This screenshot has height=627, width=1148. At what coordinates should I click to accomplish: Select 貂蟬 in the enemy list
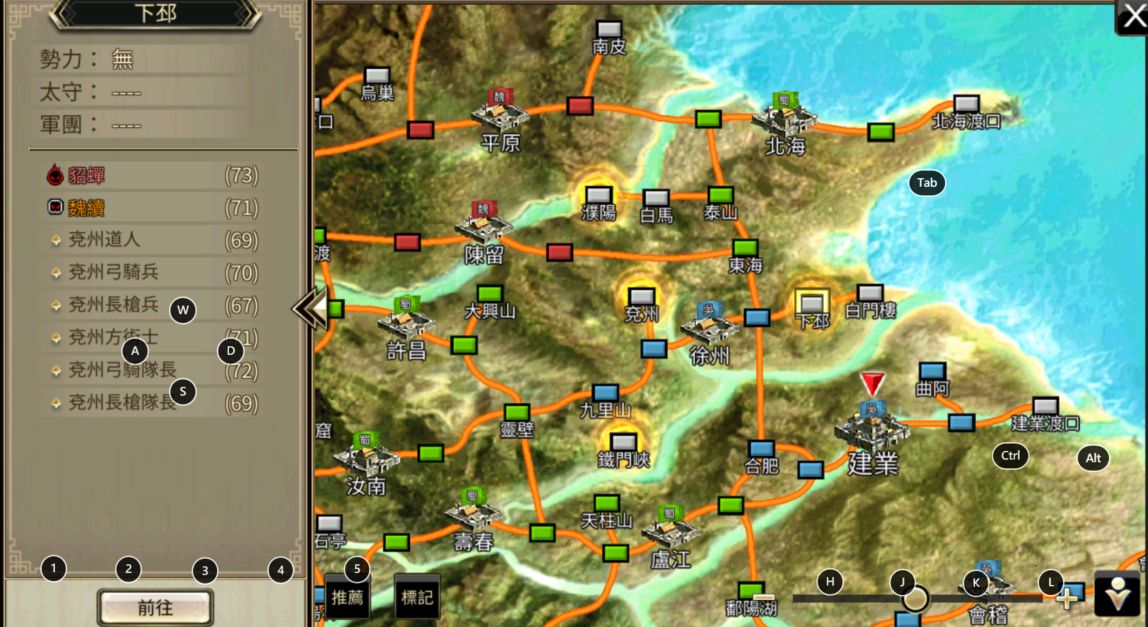[150, 176]
